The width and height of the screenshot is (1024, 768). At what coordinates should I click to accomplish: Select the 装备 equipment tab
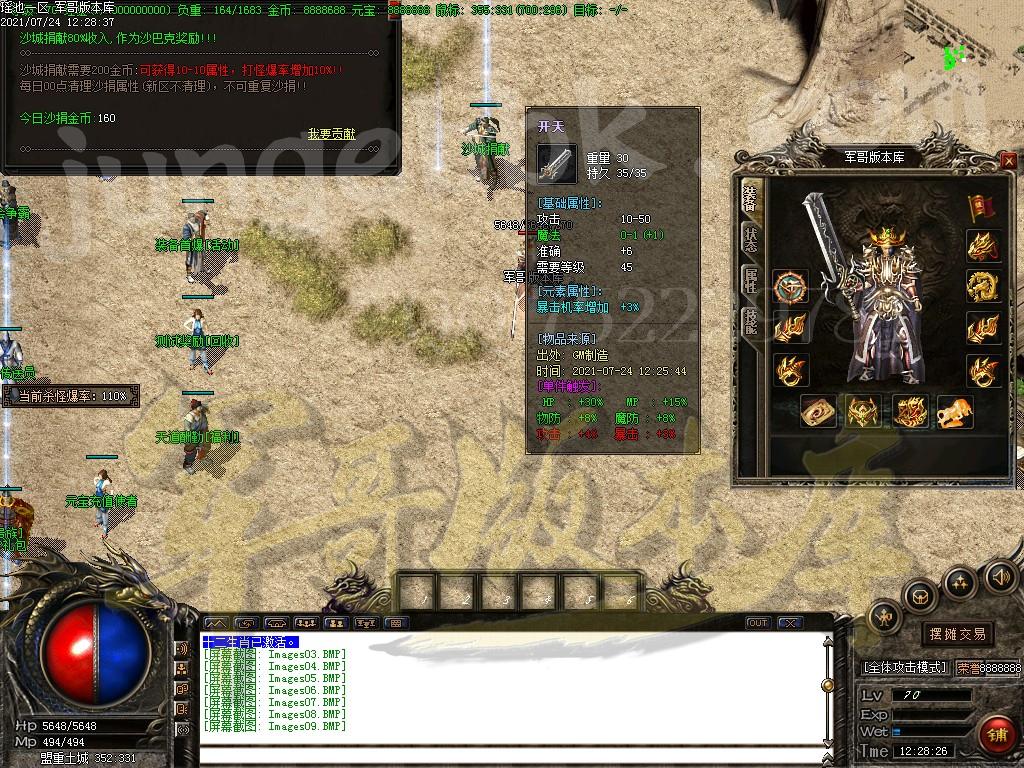749,198
